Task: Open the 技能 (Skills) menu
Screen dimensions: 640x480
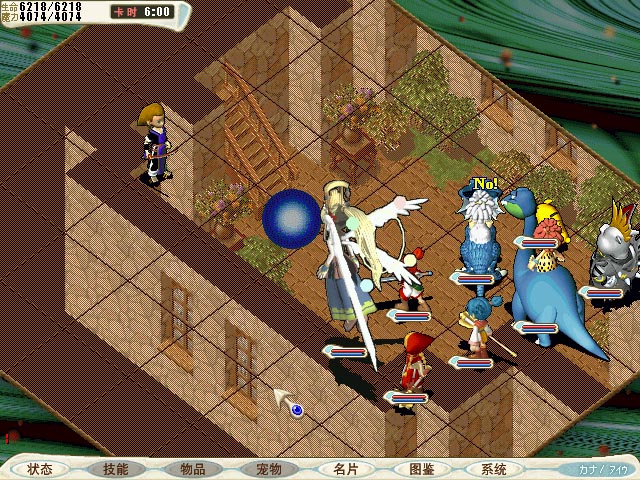Action: tap(115, 469)
